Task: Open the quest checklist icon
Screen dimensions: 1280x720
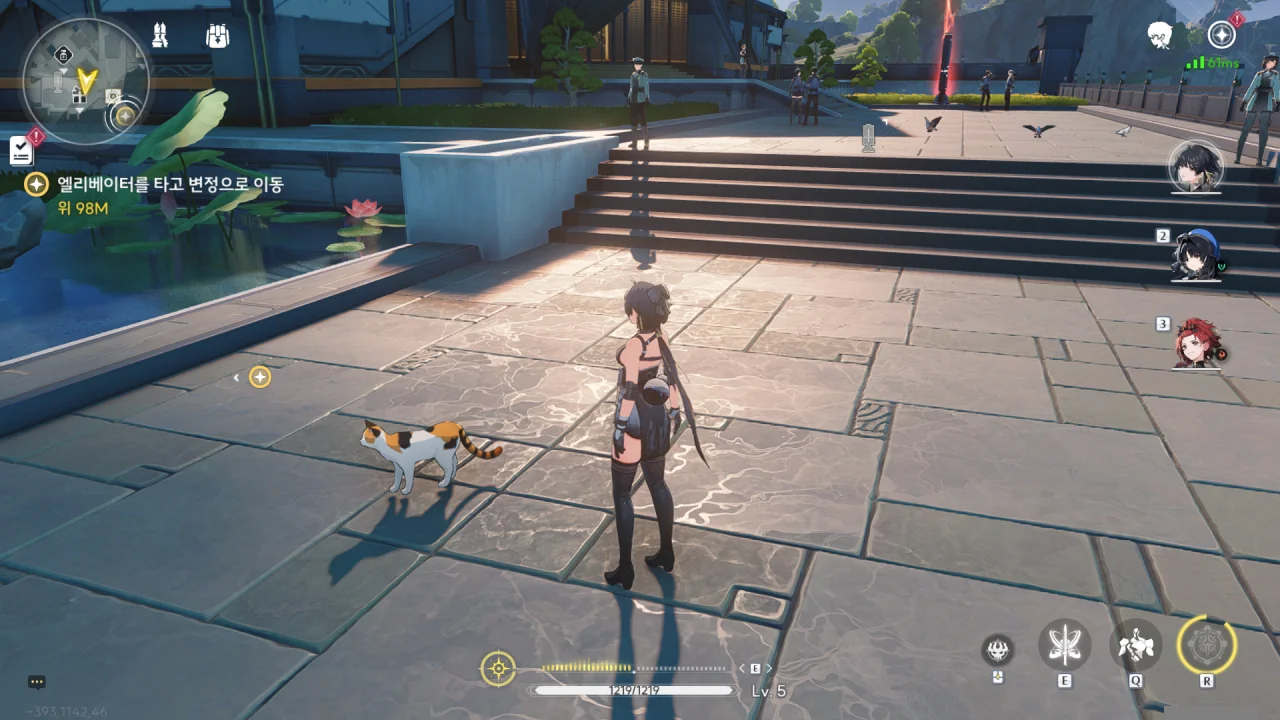Action: [x=21, y=150]
